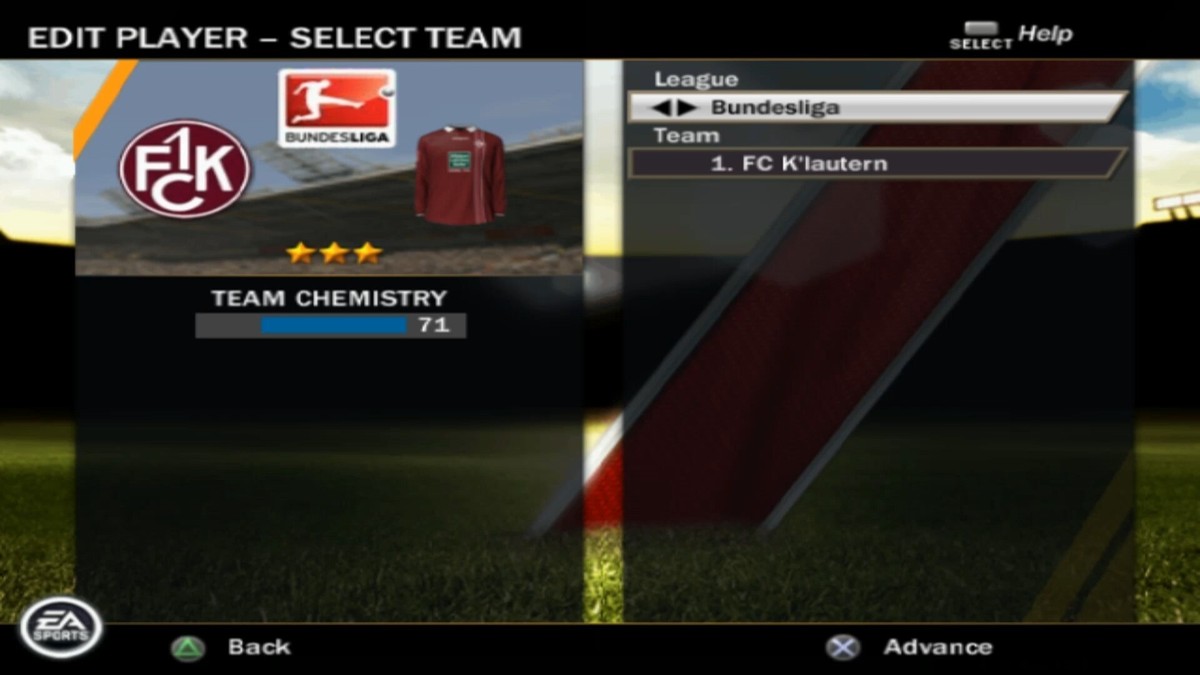Open the Help option
This screenshot has height=675, width=1200.
[1043, 35]
